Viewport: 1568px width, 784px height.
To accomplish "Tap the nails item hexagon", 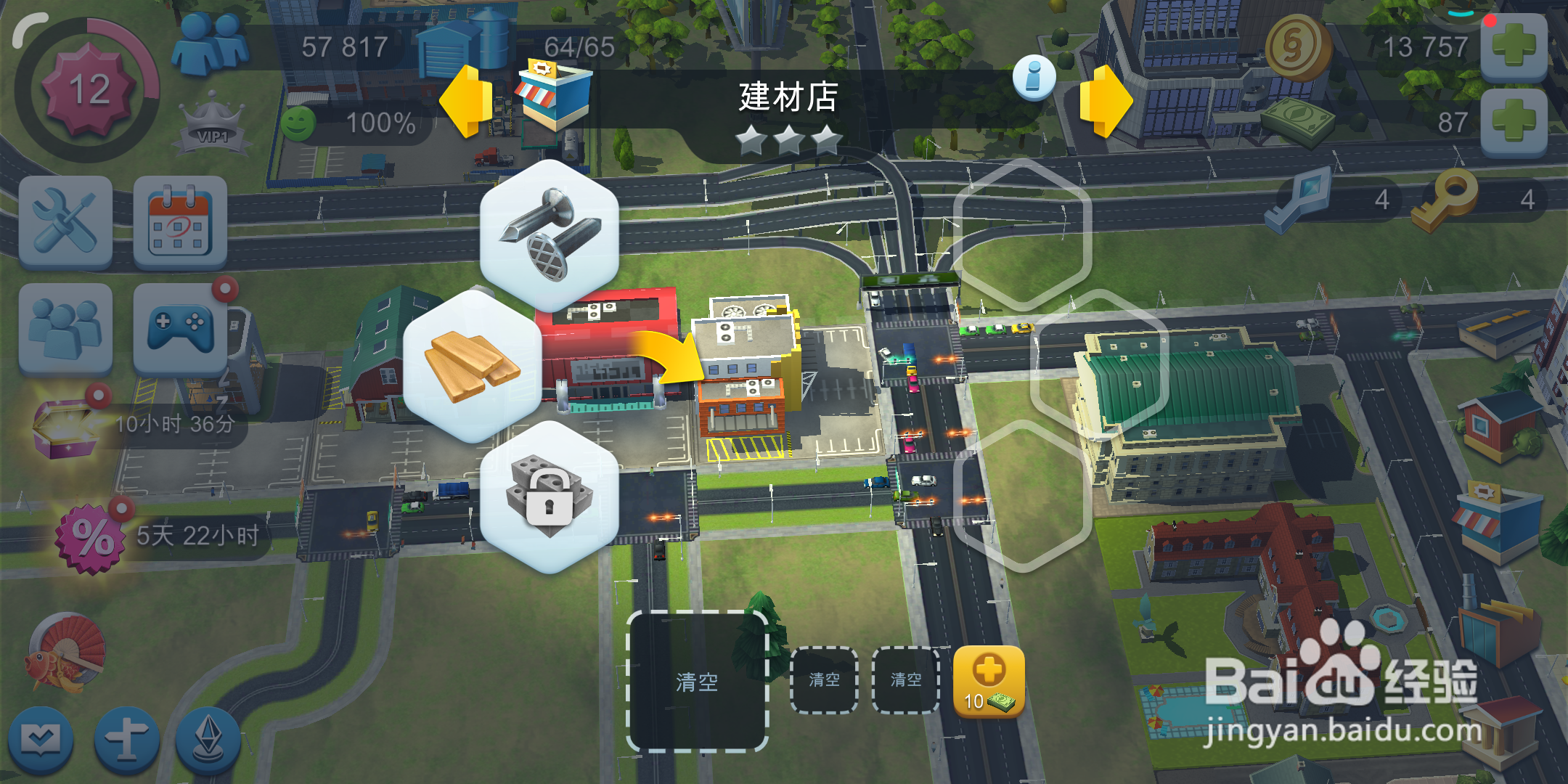I will 550,231.
